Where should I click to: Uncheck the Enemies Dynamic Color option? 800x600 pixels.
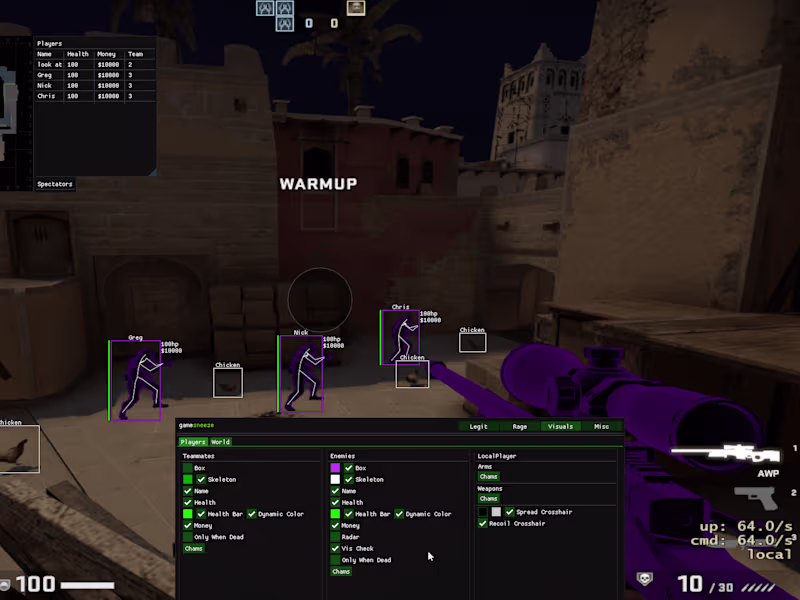[399, 514]
